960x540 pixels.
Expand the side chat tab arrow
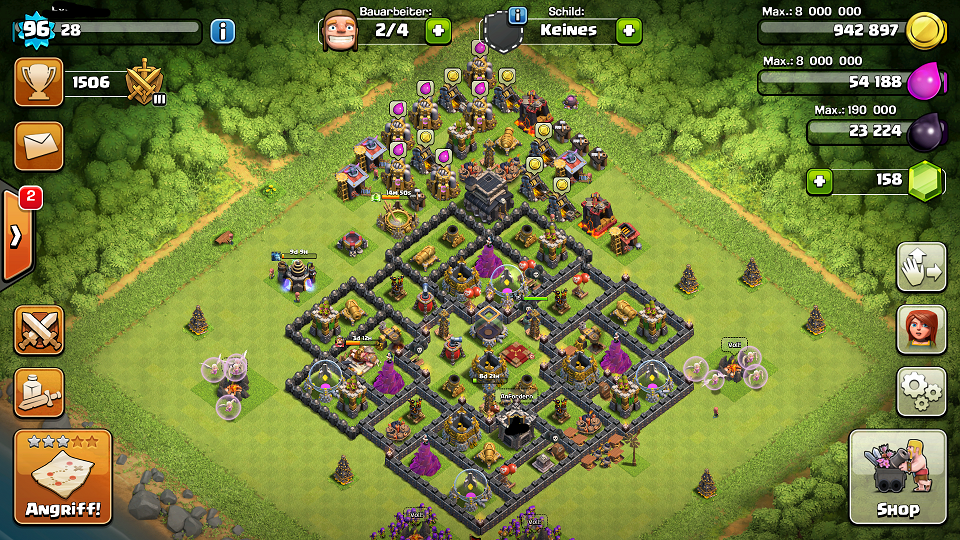pyautogui.click(x=17, y=236)
